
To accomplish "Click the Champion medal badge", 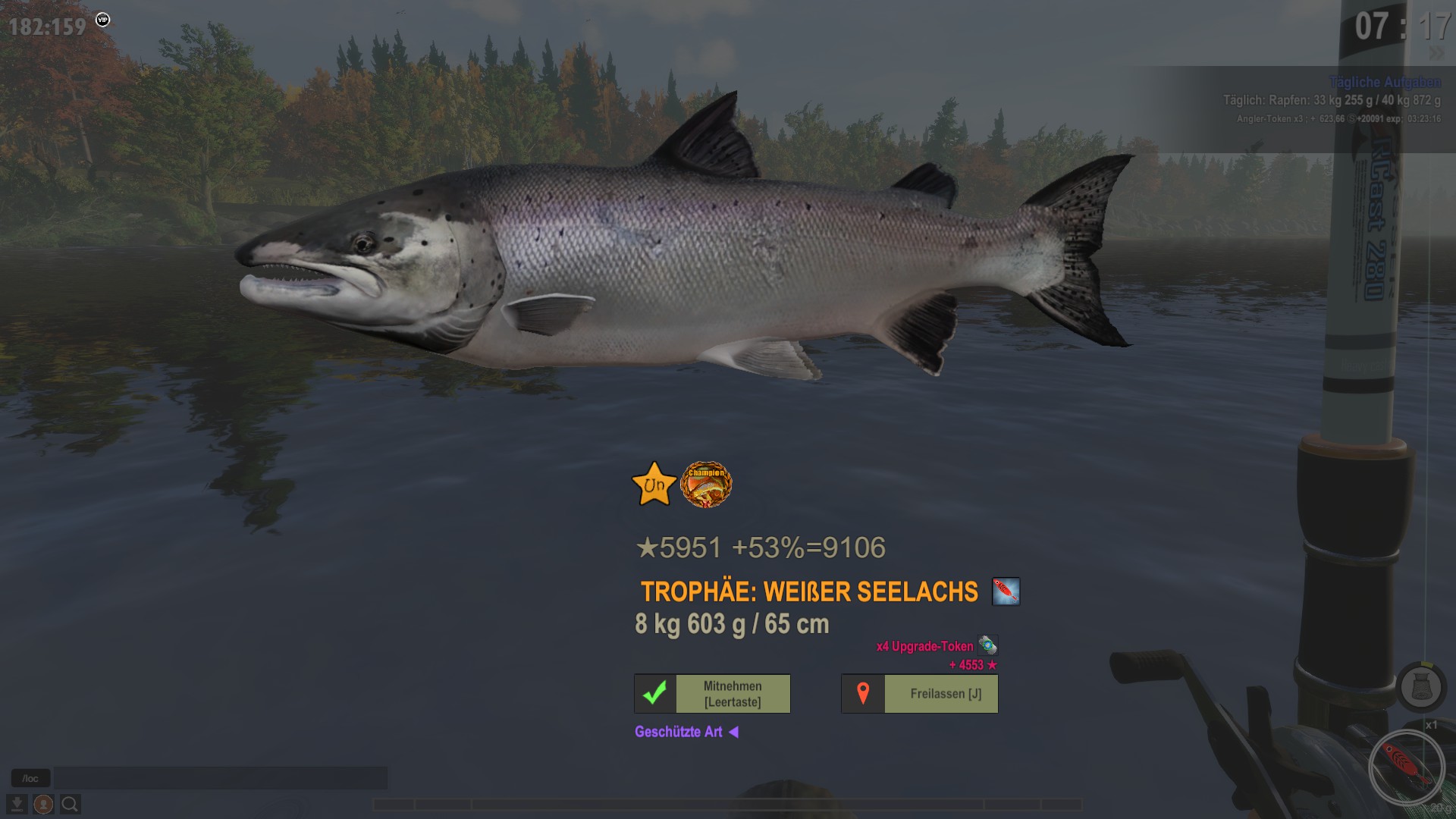I will point(706,485).
